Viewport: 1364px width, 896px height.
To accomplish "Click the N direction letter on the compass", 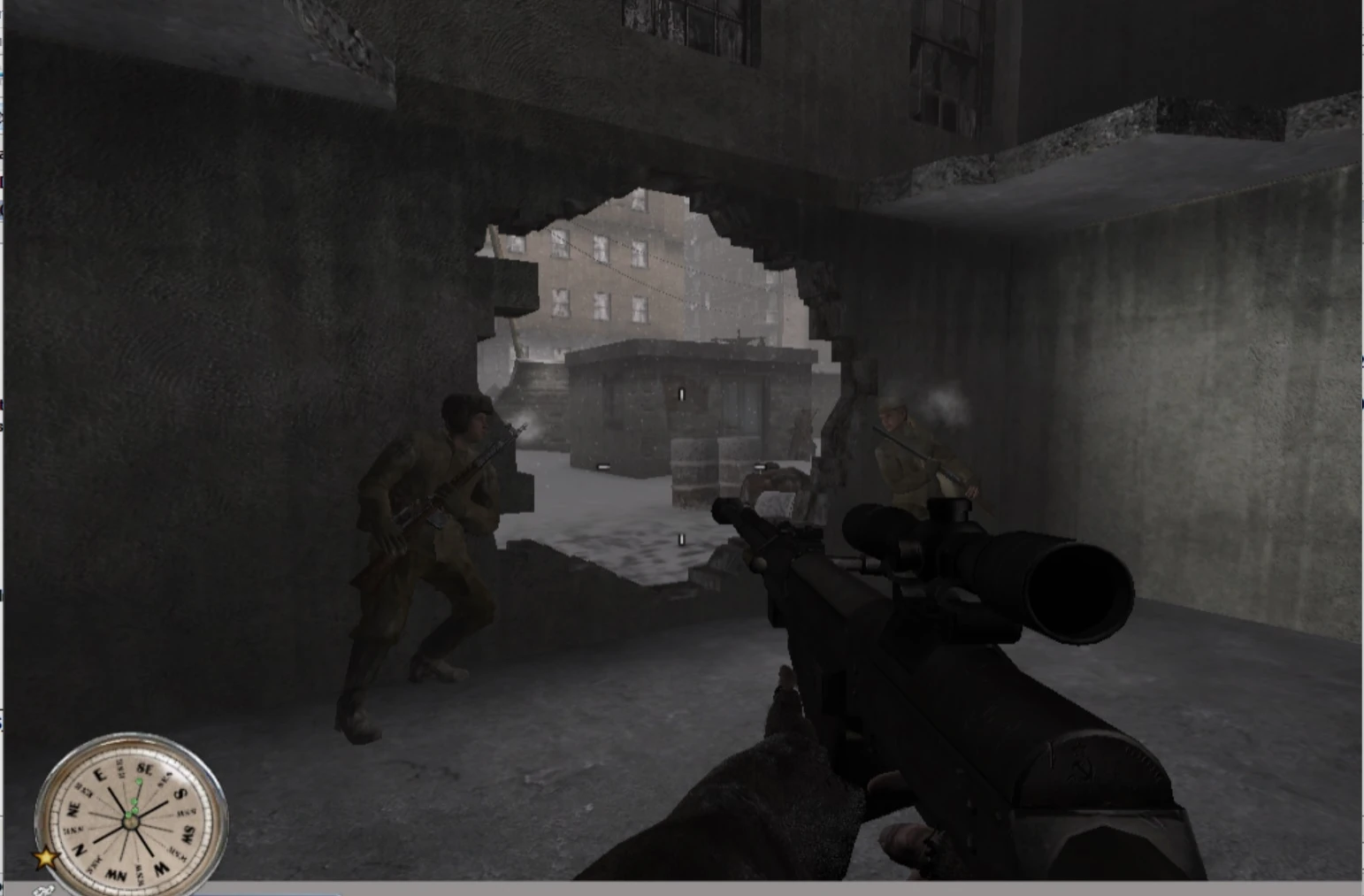I will (80, 848).
